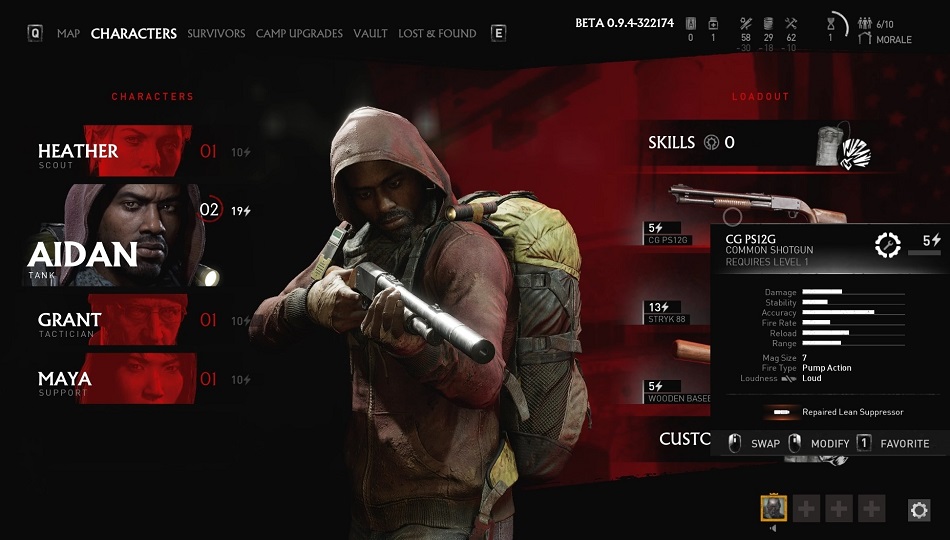Open the Survivors tab
The image size is (950, 540).
pyautogui.click(x=216, y=33)
